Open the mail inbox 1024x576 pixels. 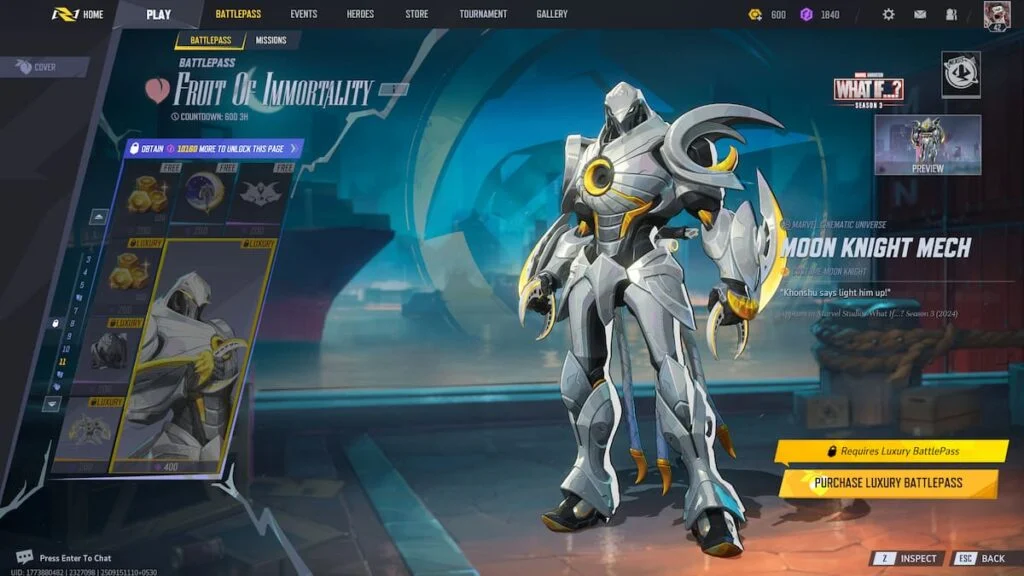point(919,14)
